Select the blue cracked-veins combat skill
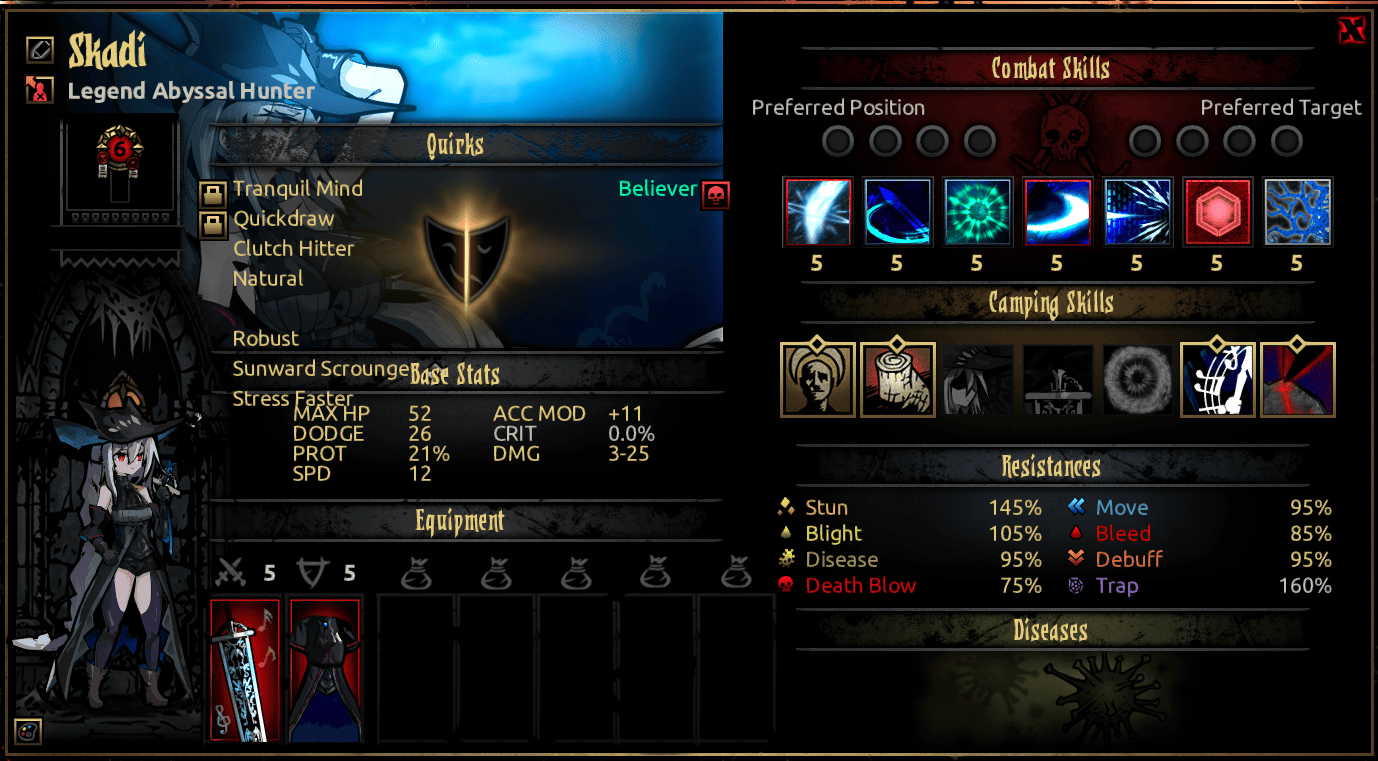Image resolution: width=1378 pixels, height=761 pixels. coord(1297,212)
